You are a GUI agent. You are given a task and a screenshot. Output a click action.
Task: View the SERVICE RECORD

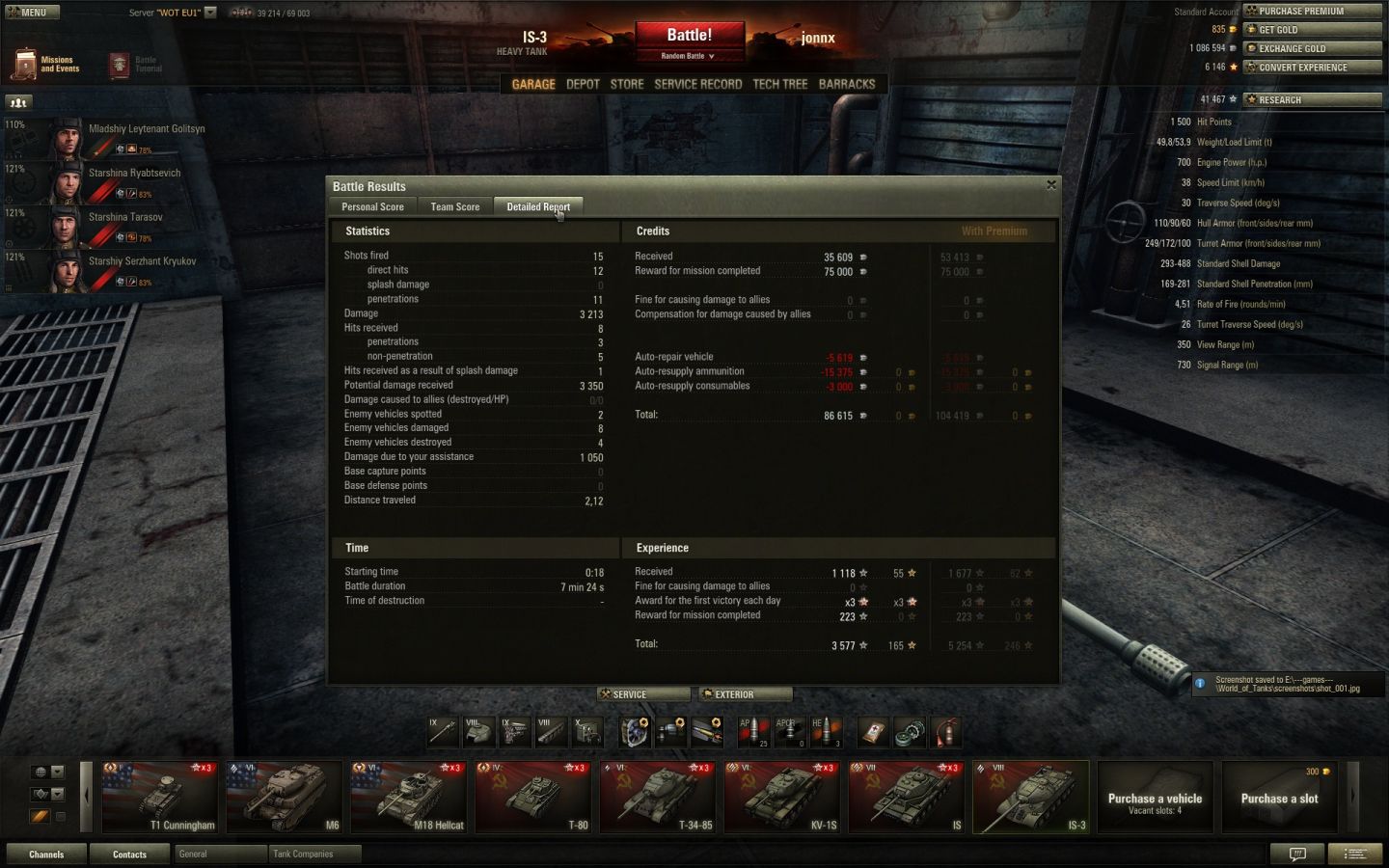click(698, 84)
